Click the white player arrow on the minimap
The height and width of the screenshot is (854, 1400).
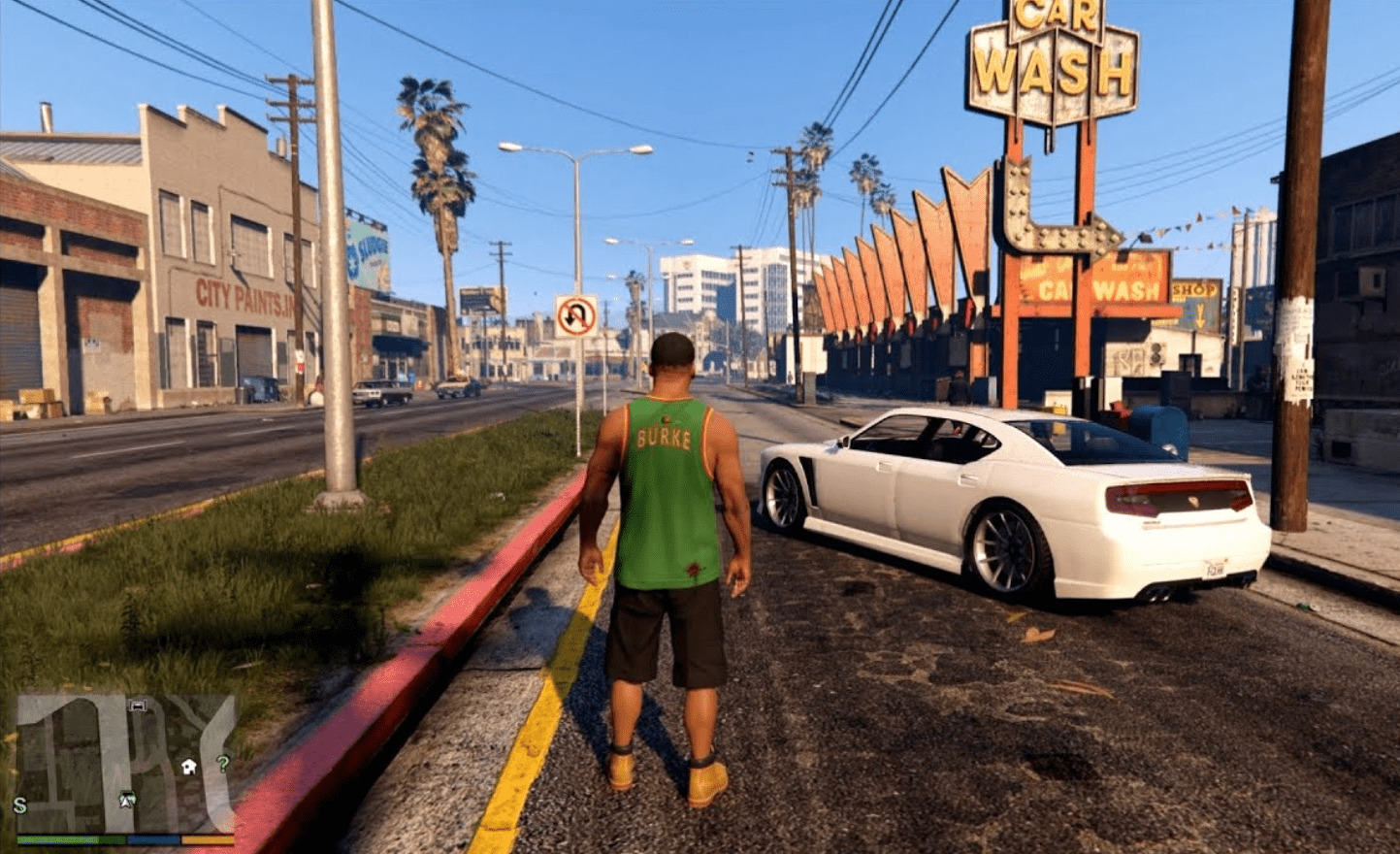126,800
